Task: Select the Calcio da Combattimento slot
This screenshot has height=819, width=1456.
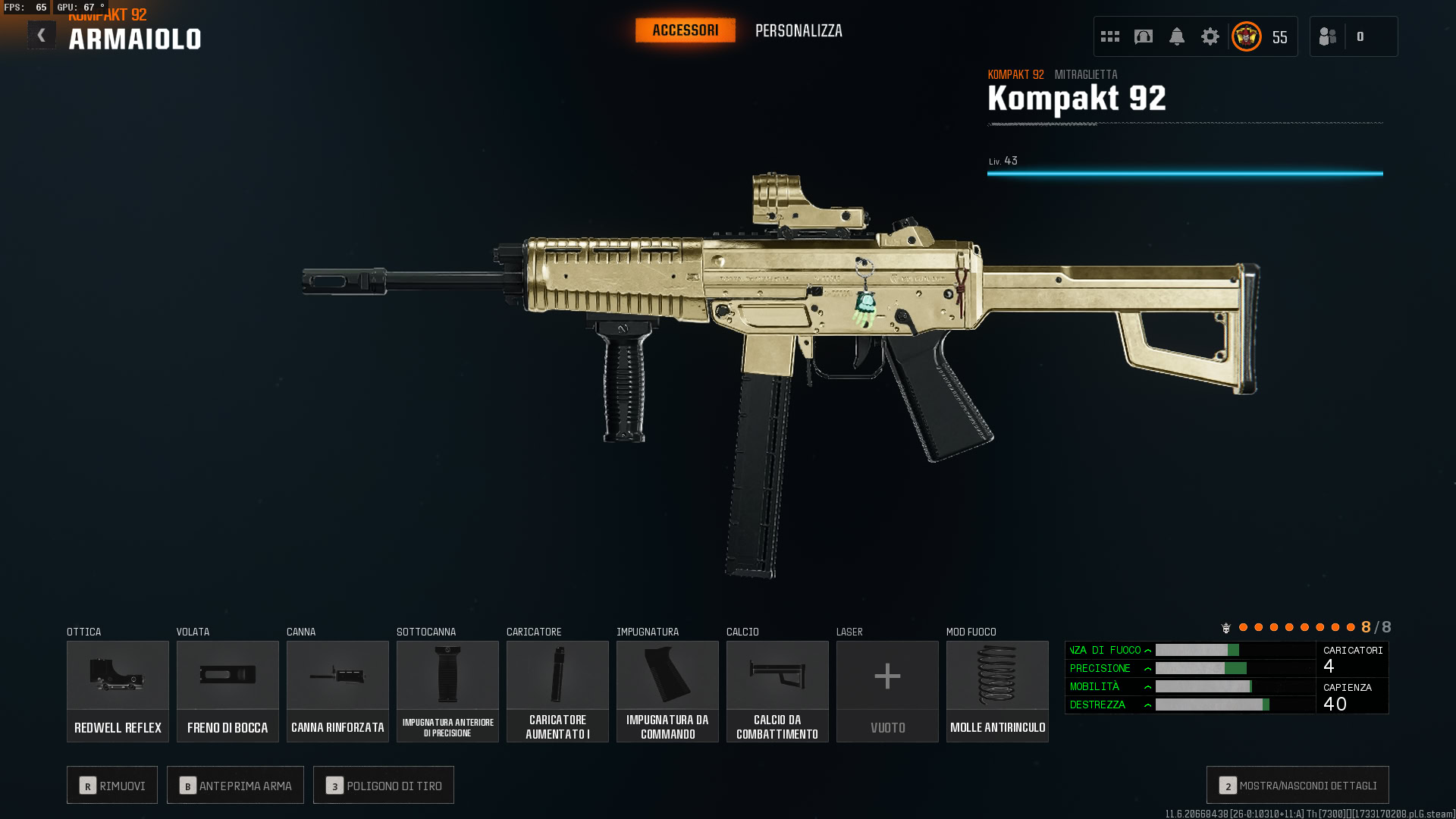Action: point(777,691)
